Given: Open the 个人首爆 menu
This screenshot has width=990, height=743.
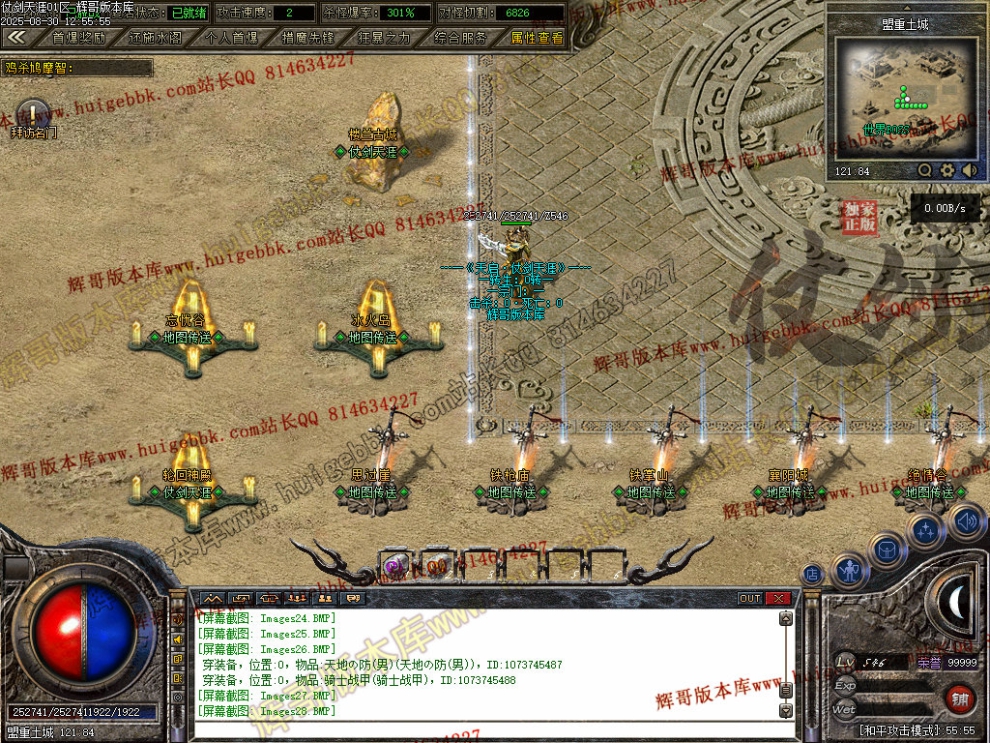Looking at the screenshot, I should (230, 37).
